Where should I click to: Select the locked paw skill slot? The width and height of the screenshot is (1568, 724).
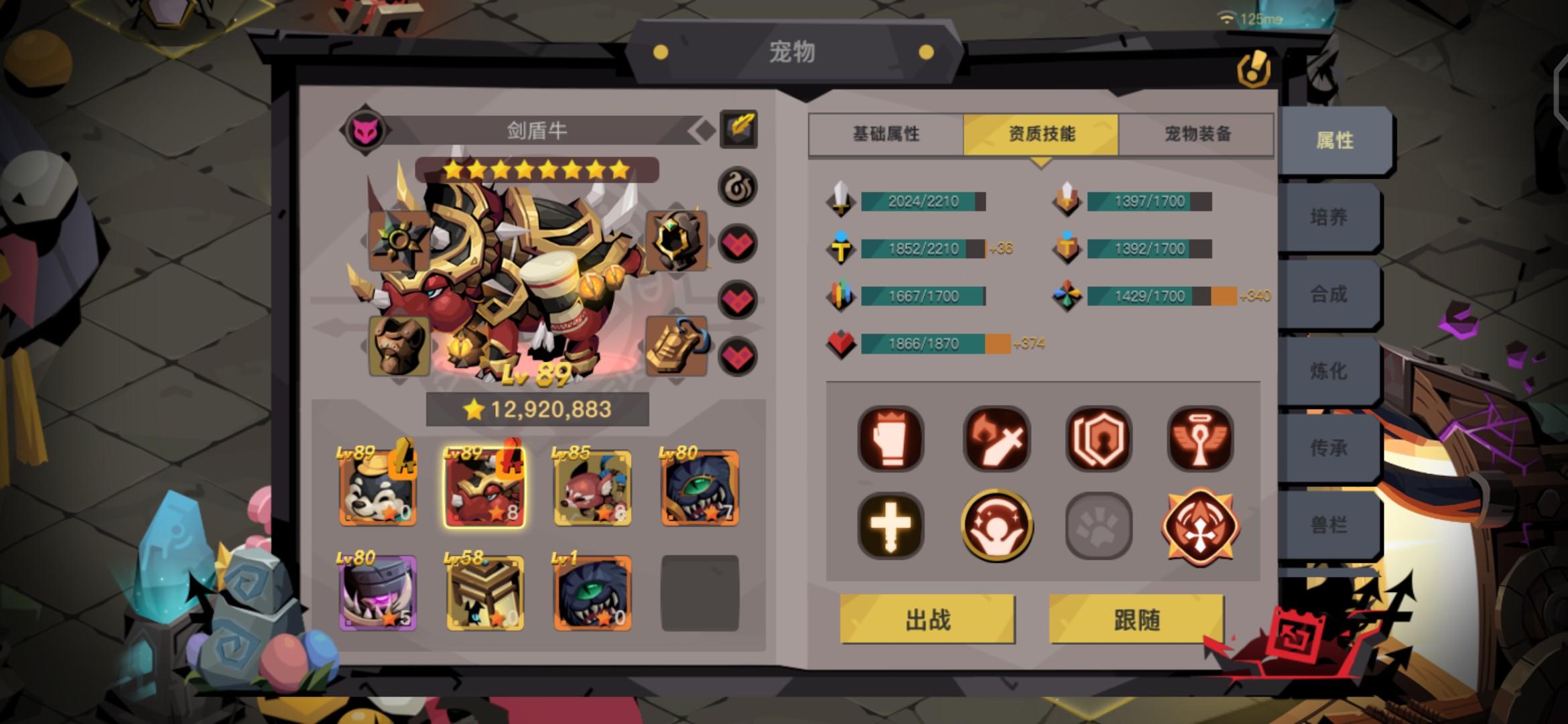1099,526
